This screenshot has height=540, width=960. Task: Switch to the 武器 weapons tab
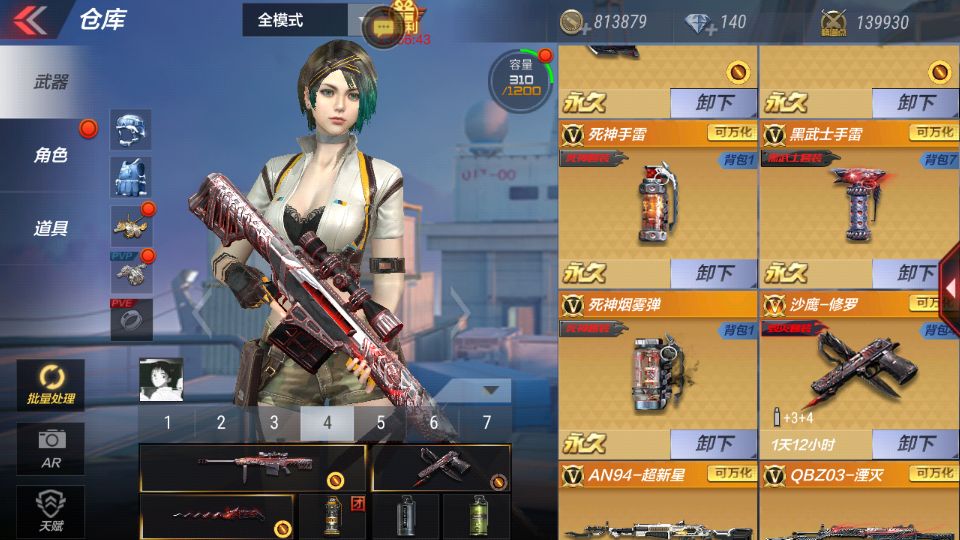(50, 83)
